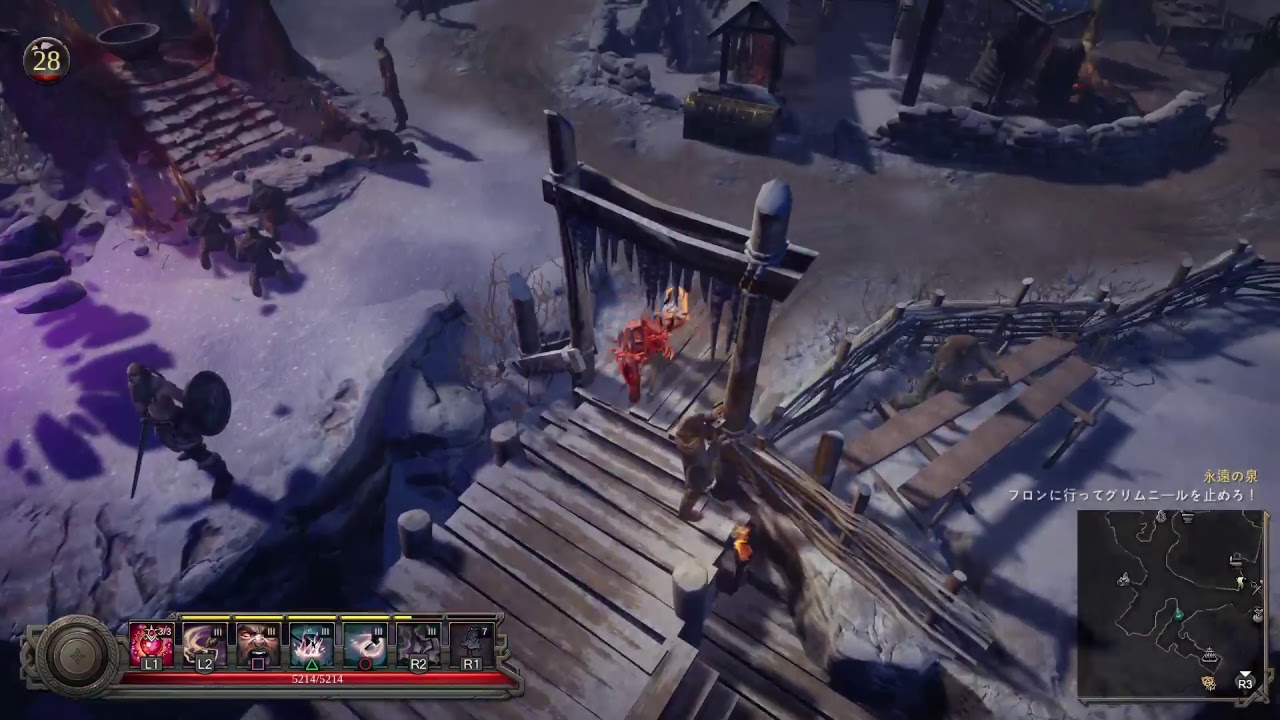Open the minimap
Viewport: 1280px width, 720px height.
tap(1170, 603)
